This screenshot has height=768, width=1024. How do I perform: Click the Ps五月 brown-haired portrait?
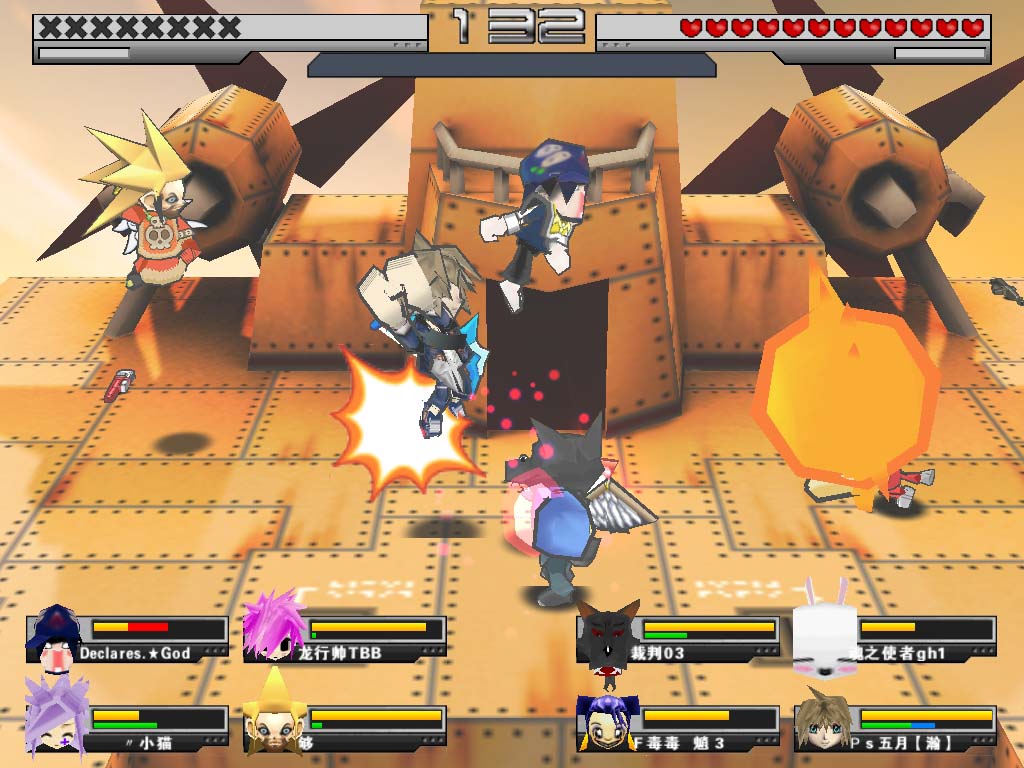point(823,720)
